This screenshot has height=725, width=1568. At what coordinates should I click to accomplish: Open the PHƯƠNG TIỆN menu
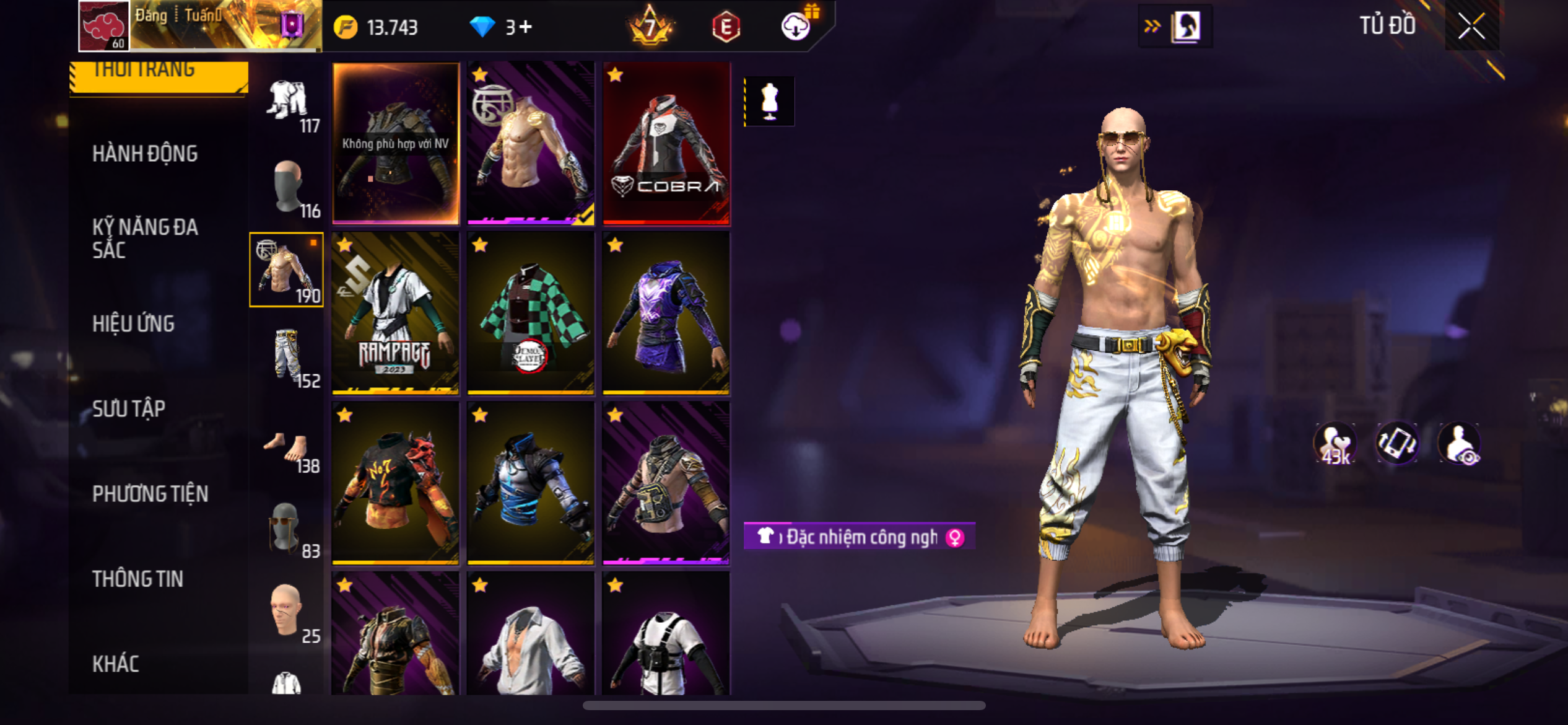coord(150,494)
